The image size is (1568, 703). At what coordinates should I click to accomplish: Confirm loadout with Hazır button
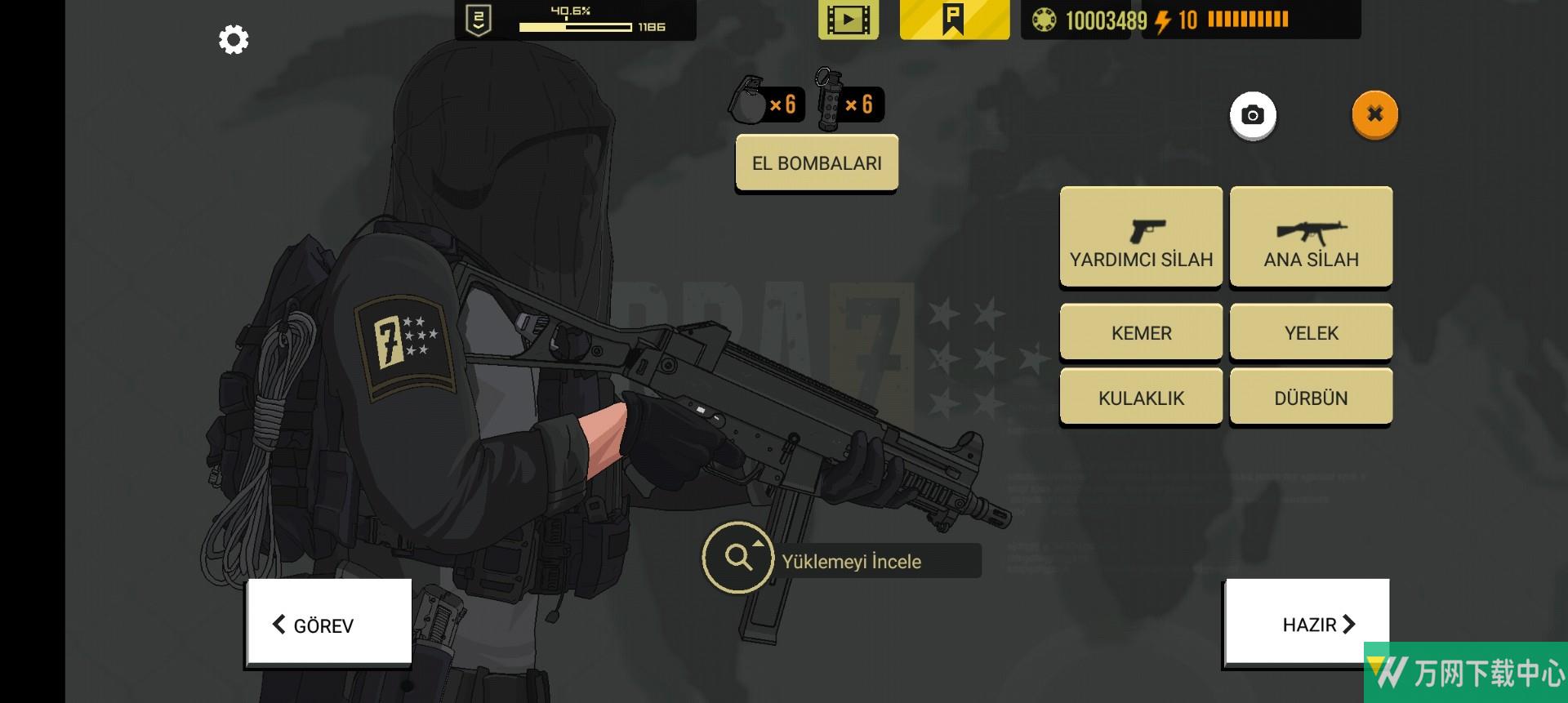tap(1307, 624)
